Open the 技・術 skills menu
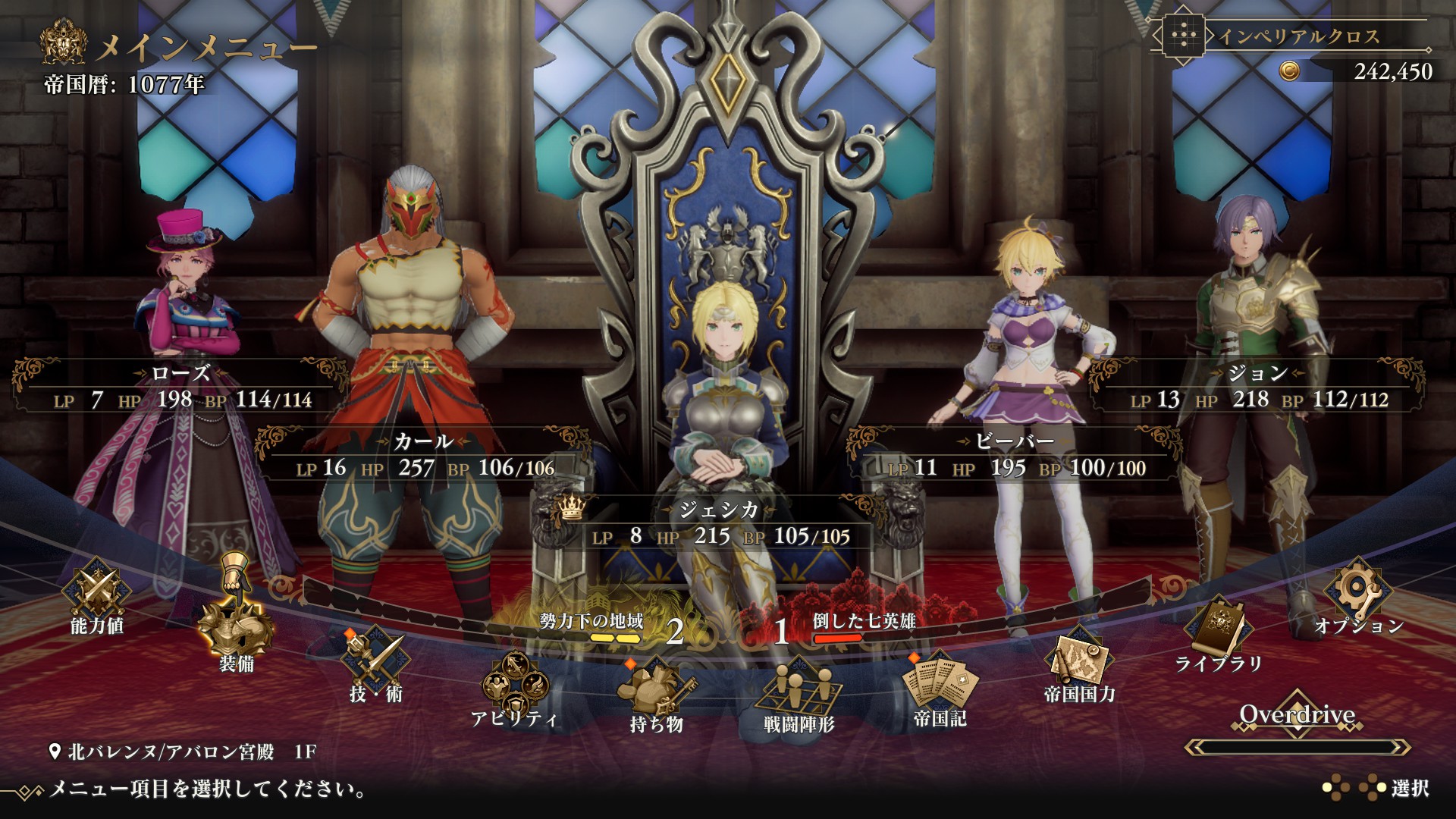The width and height of the screenshot is (1456, 819). click(x=375, y=664)
